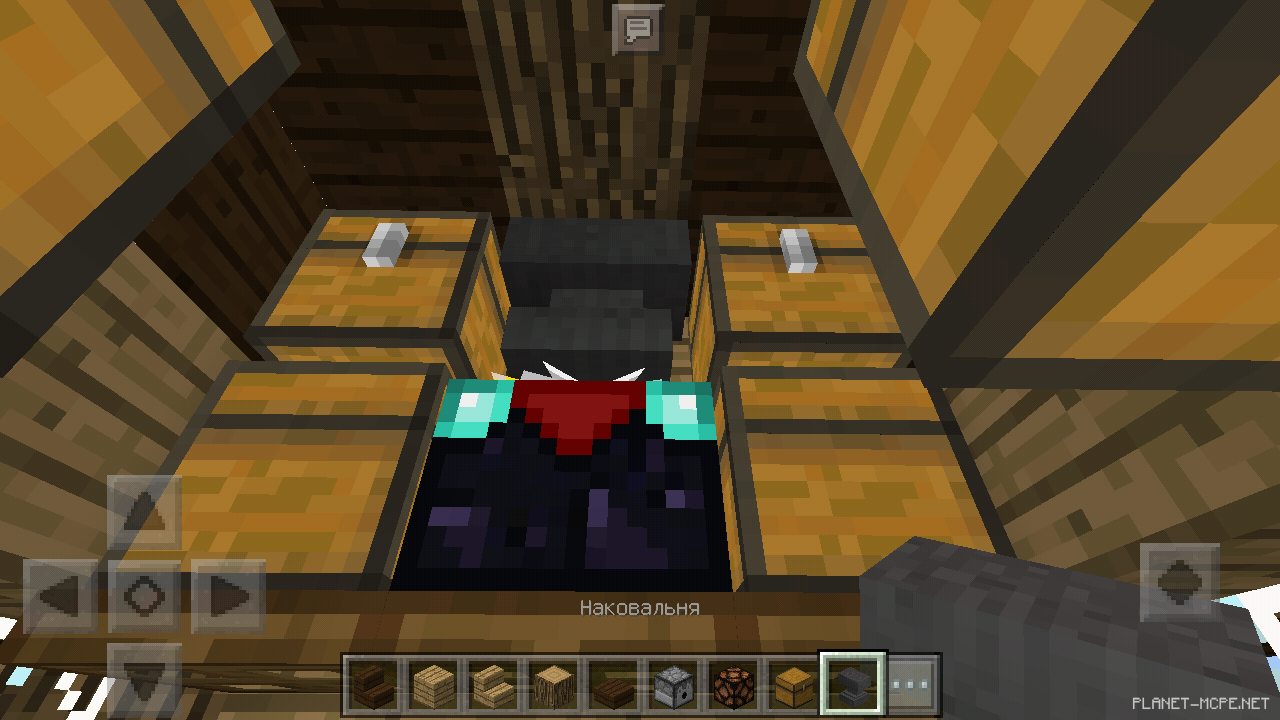Select the oak stairs hotbar item

495,684
